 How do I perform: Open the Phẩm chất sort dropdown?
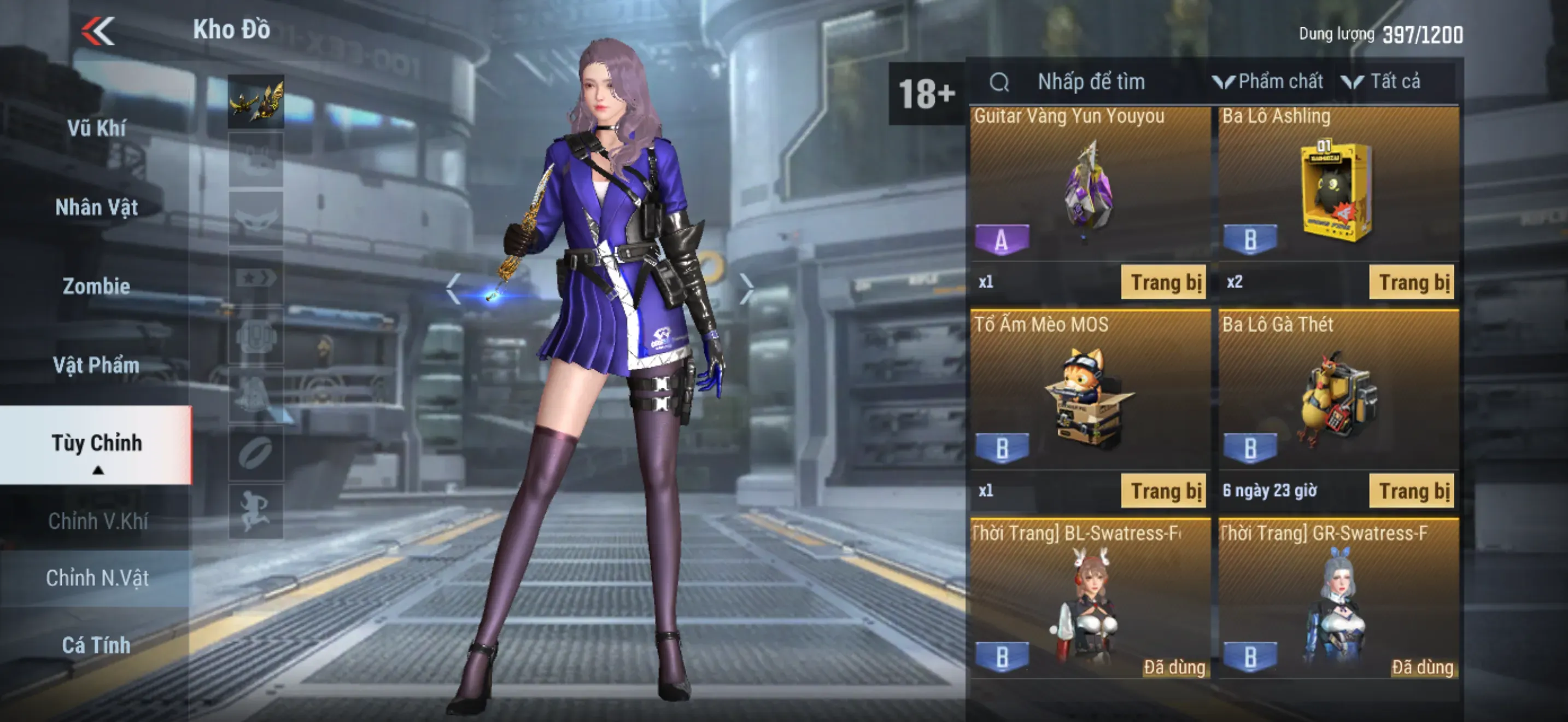tap(1268, 81)
